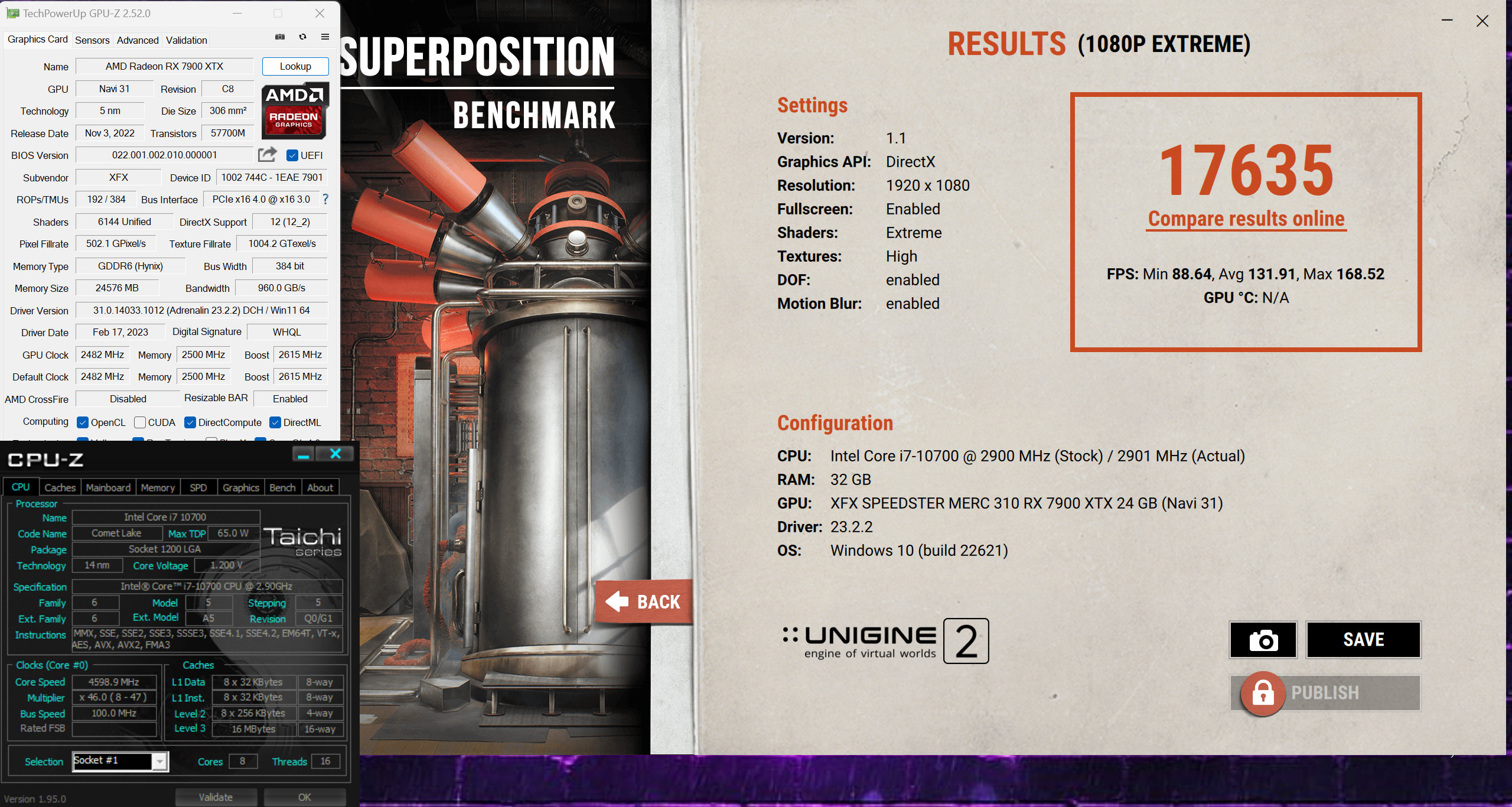The image size is (1512, 807).
Task: Open the CPU-Z Mainboard tab
Action: click(108, 487)
